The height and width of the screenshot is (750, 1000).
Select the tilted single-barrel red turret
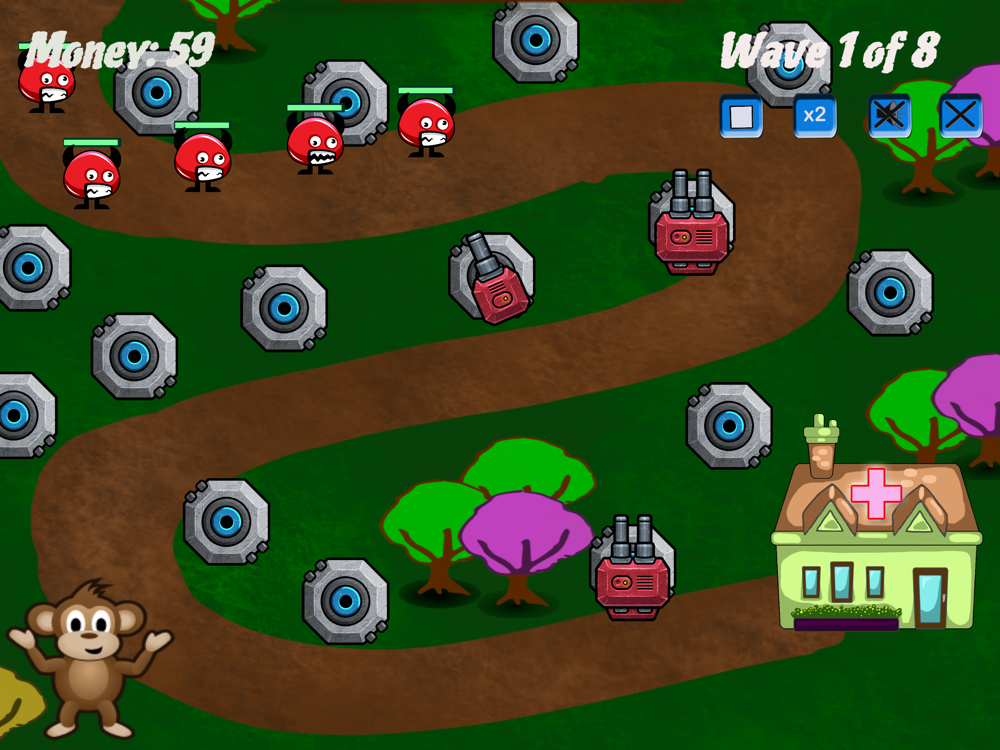click(x=493, y=281)
